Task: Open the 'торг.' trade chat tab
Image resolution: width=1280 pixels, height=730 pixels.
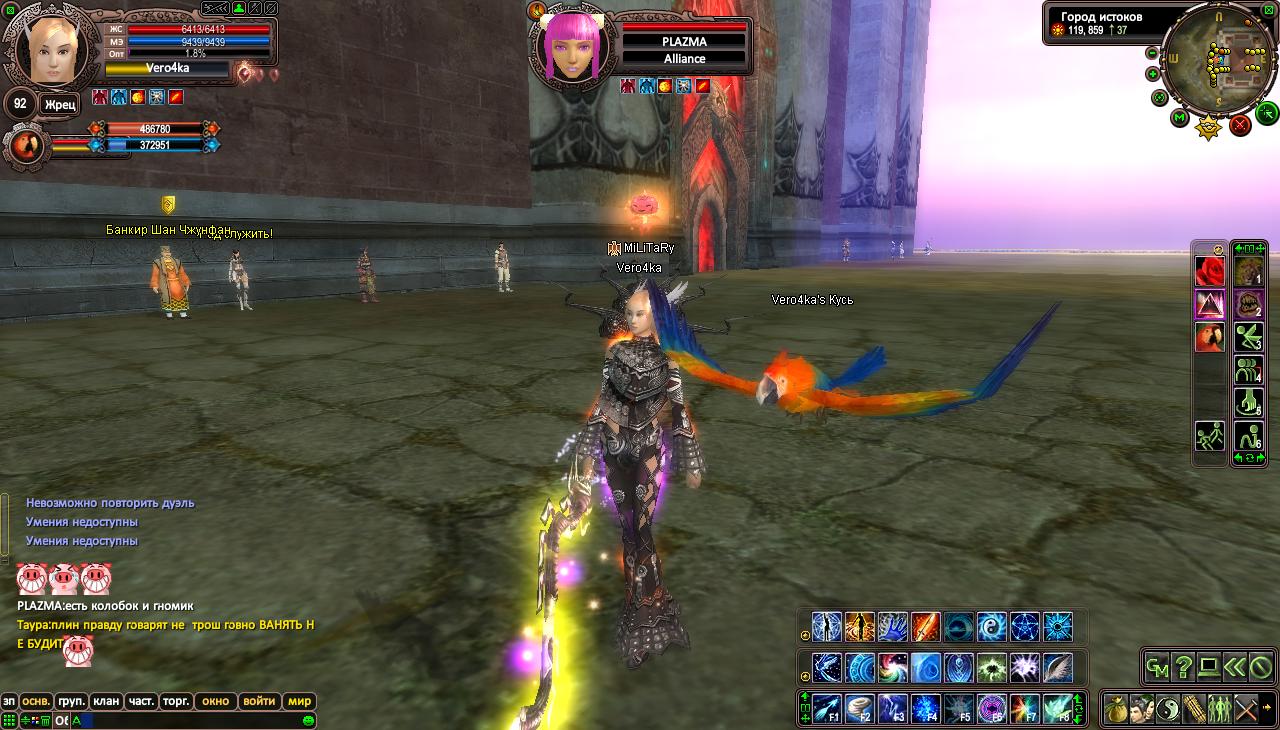Action: point(176,701)
